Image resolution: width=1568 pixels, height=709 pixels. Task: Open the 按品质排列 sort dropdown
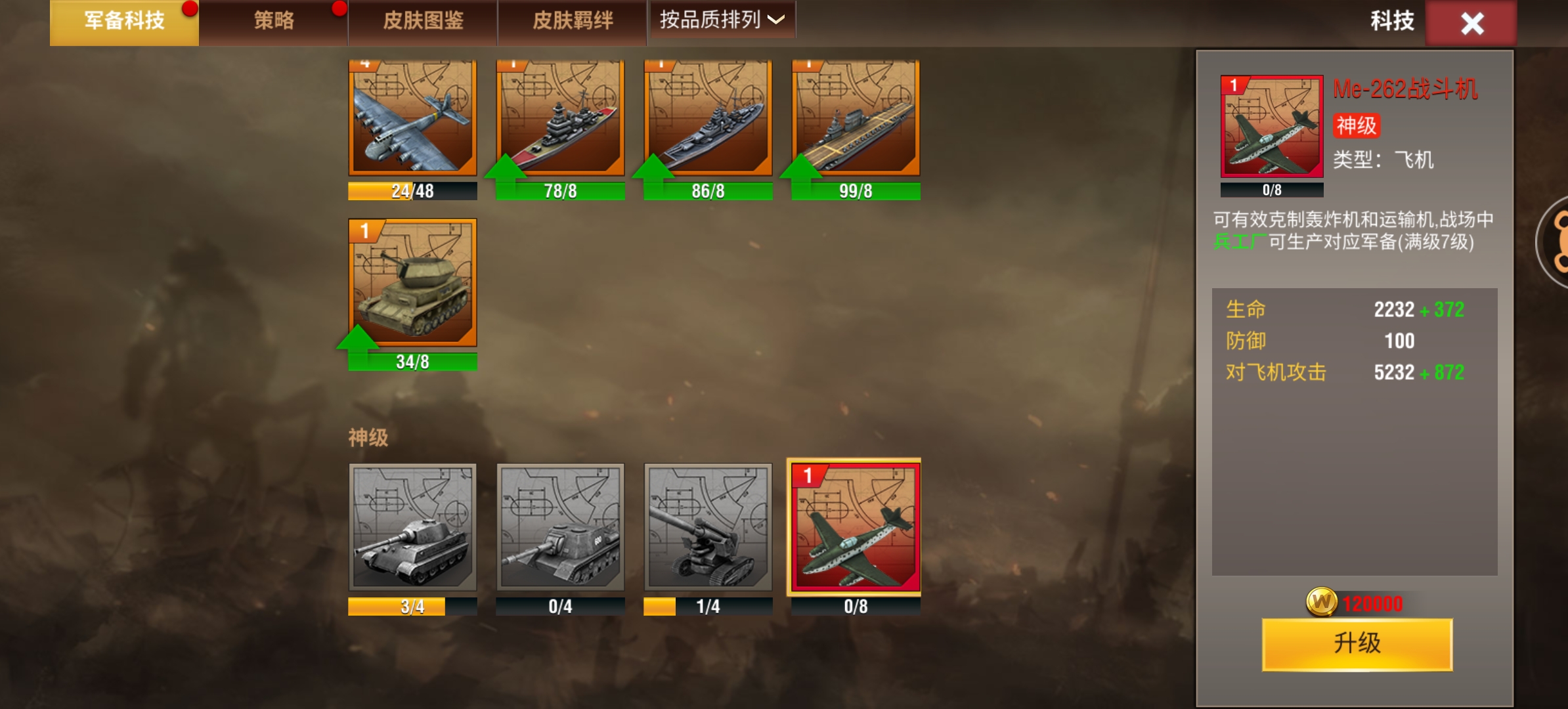[722, 20]
